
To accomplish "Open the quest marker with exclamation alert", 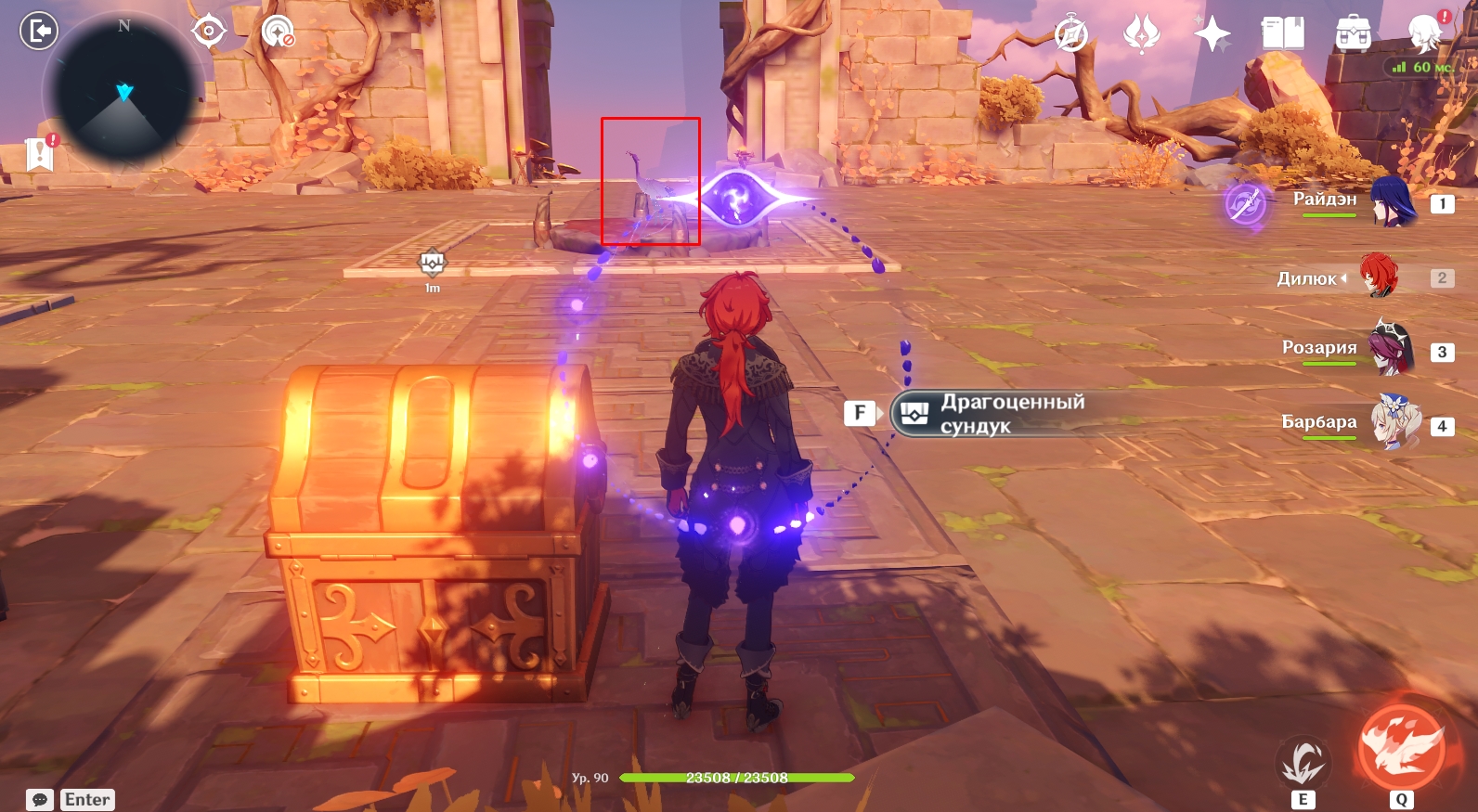I will click(41, 153).
